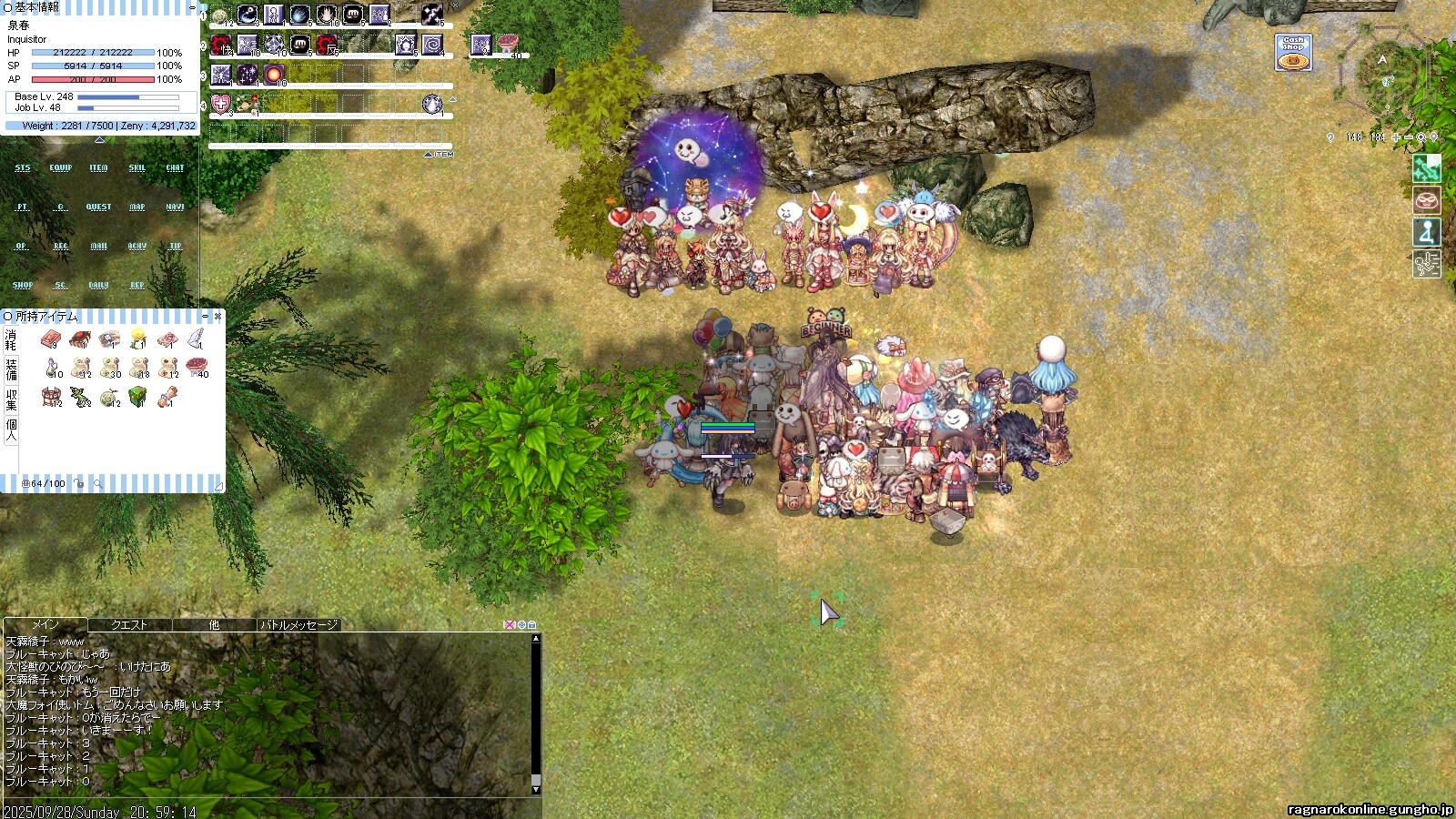Open the DAILY shortcut
Image resolution: width=1456 pixels, height=819 pixels.
[x=98, y=286]
